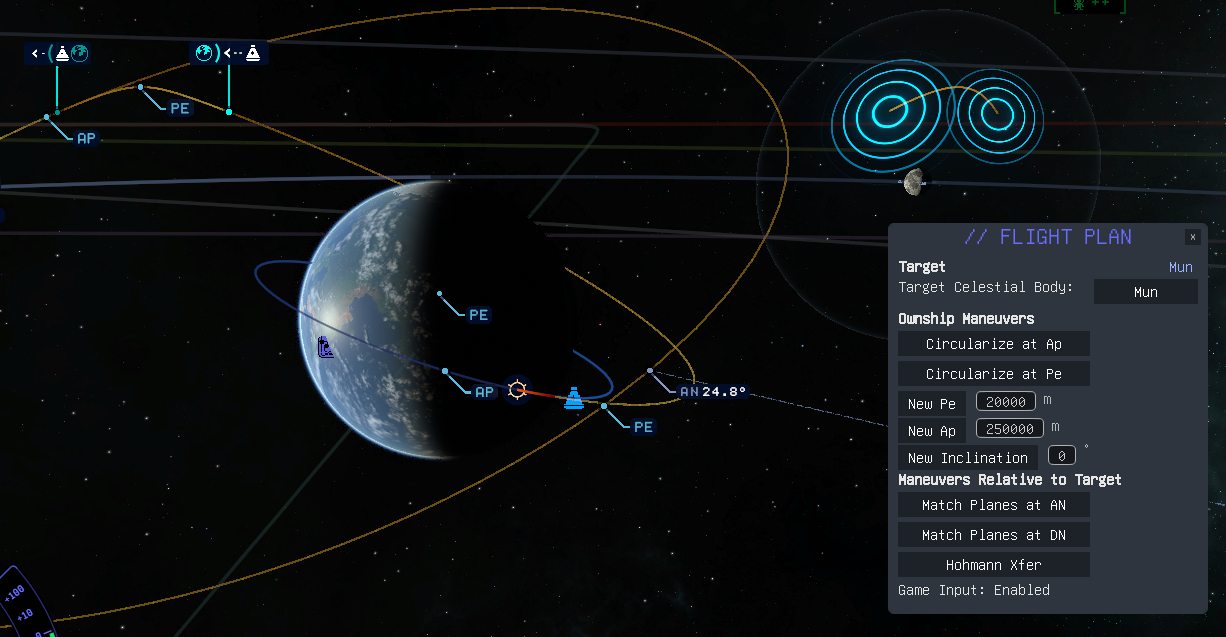The height and width of the screenshot is (637, 1226).
Task: Close the Flight Plan panel
Action: pos(1192,237)
